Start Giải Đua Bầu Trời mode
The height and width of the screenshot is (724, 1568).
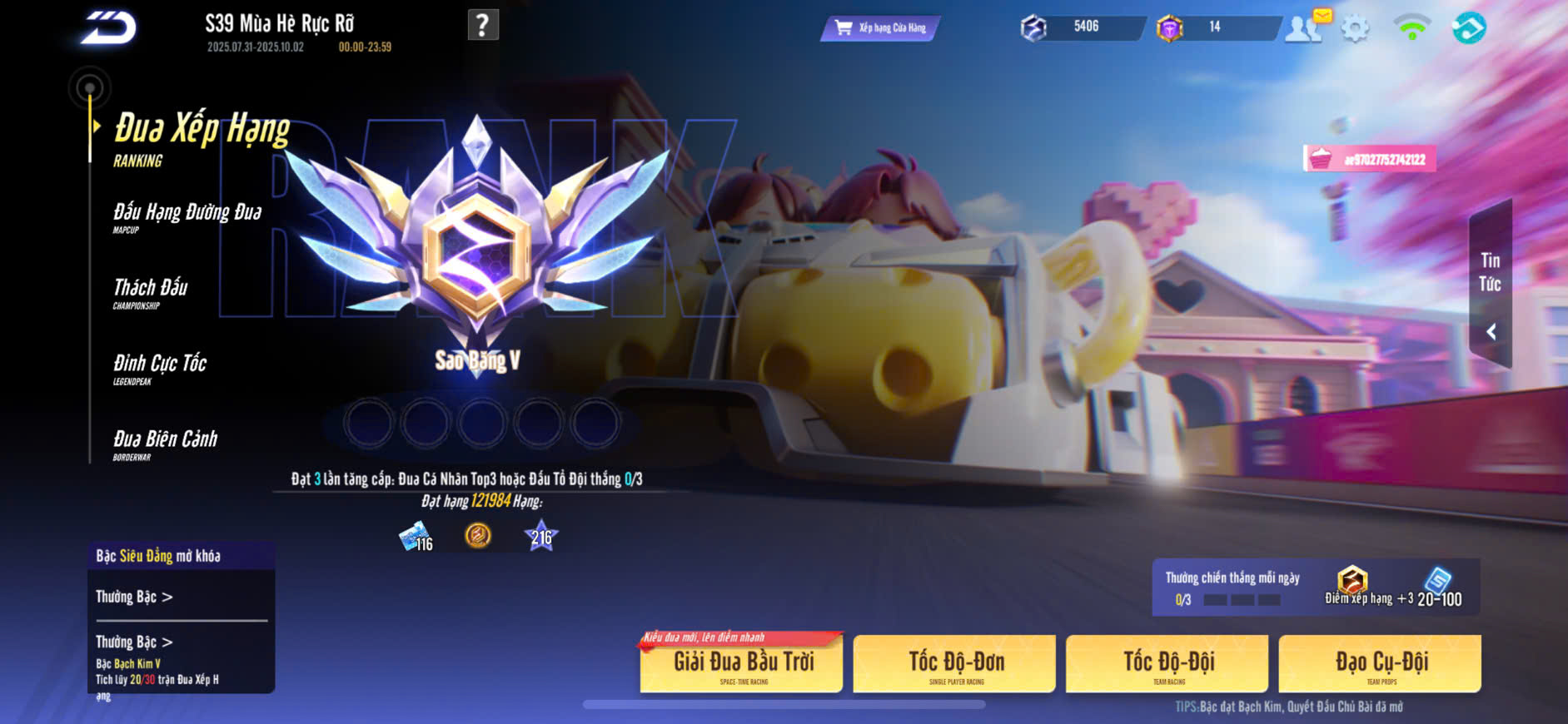point(742,664)
